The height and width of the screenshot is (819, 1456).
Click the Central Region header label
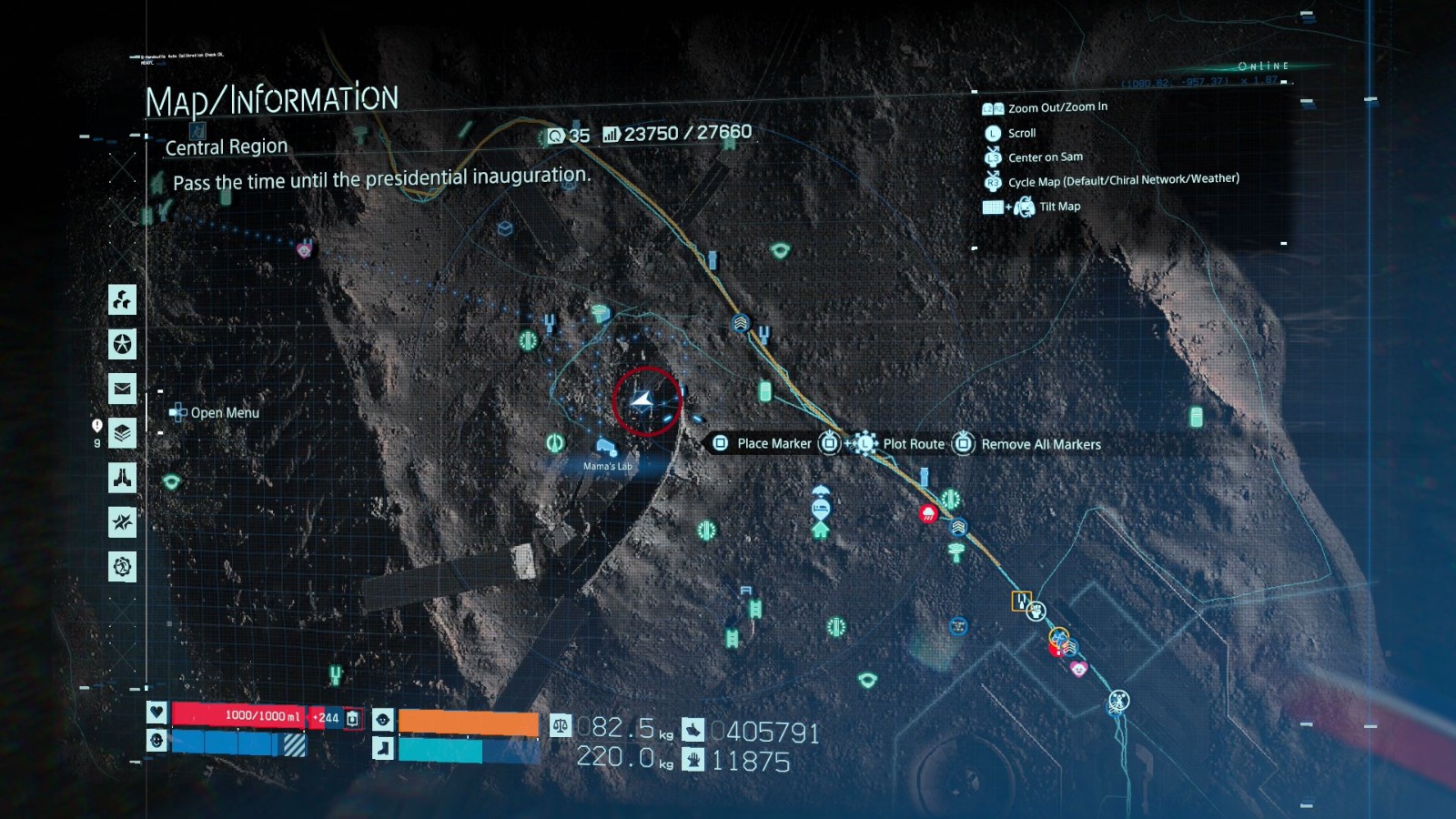tap(225, 147)
